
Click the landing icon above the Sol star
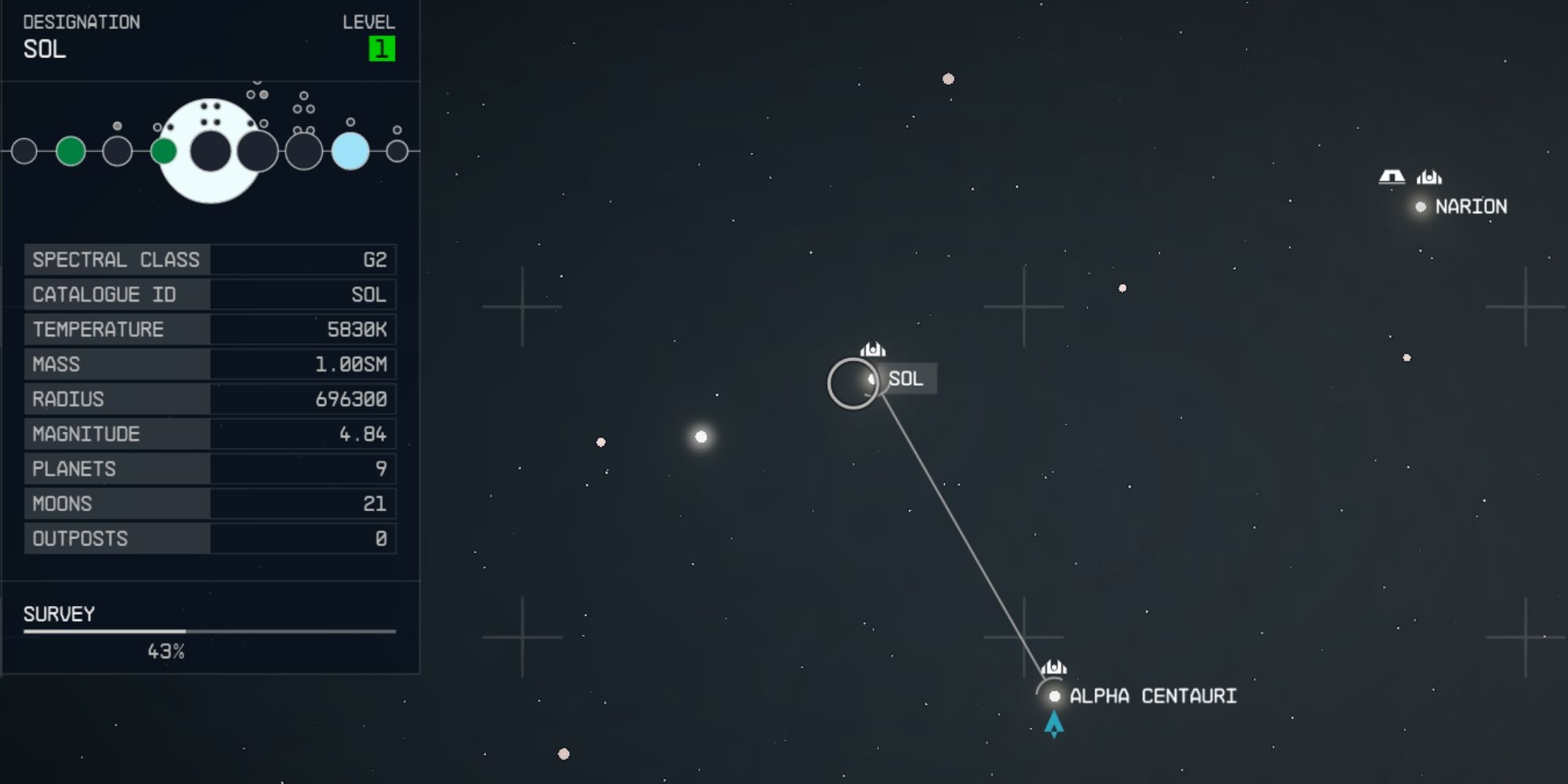[x=872, y=350]
